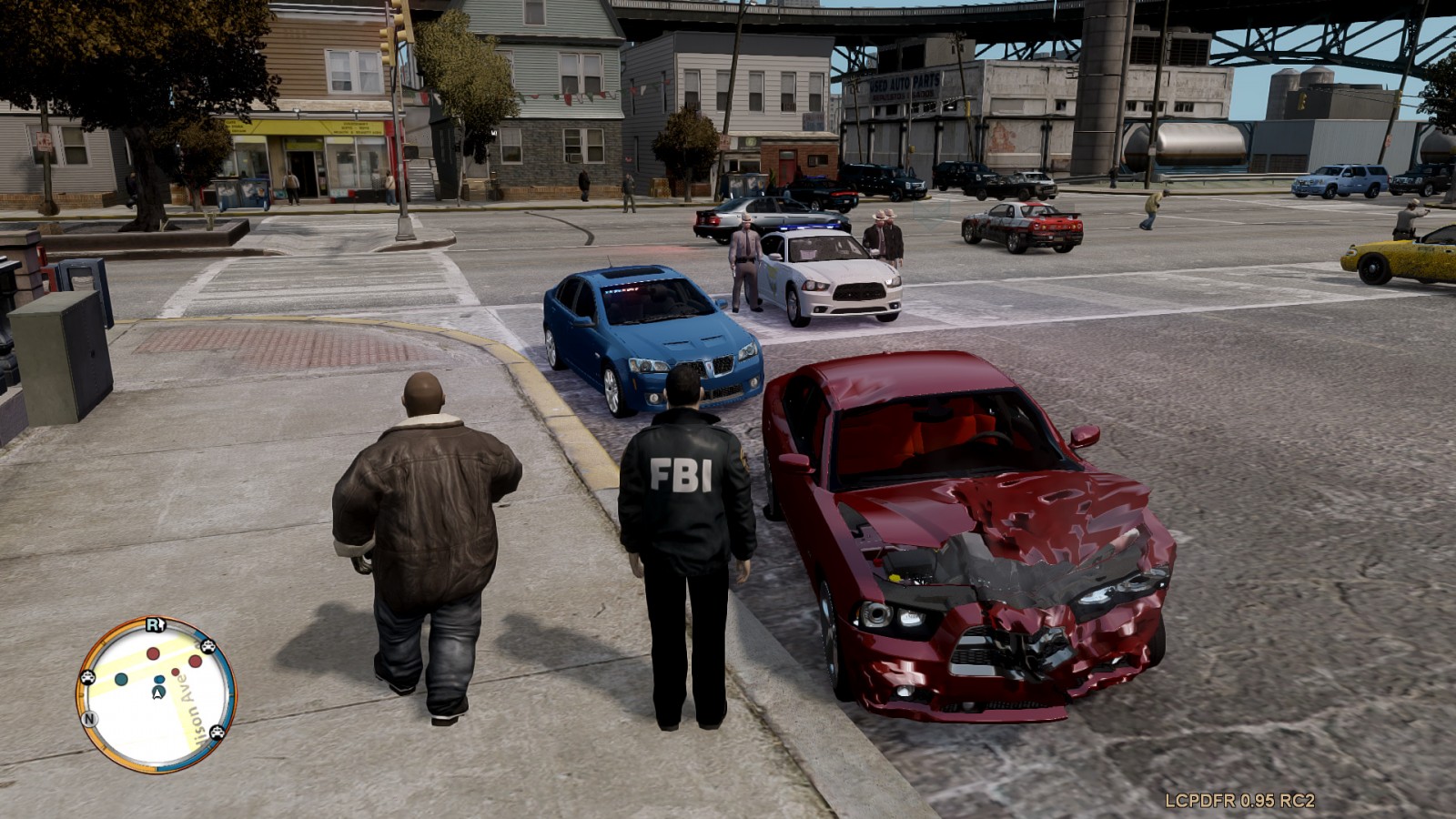This screenshot has height=819, width=1456.
Task: Click the player arrow on the minimap
Action: tap(159, 693)
